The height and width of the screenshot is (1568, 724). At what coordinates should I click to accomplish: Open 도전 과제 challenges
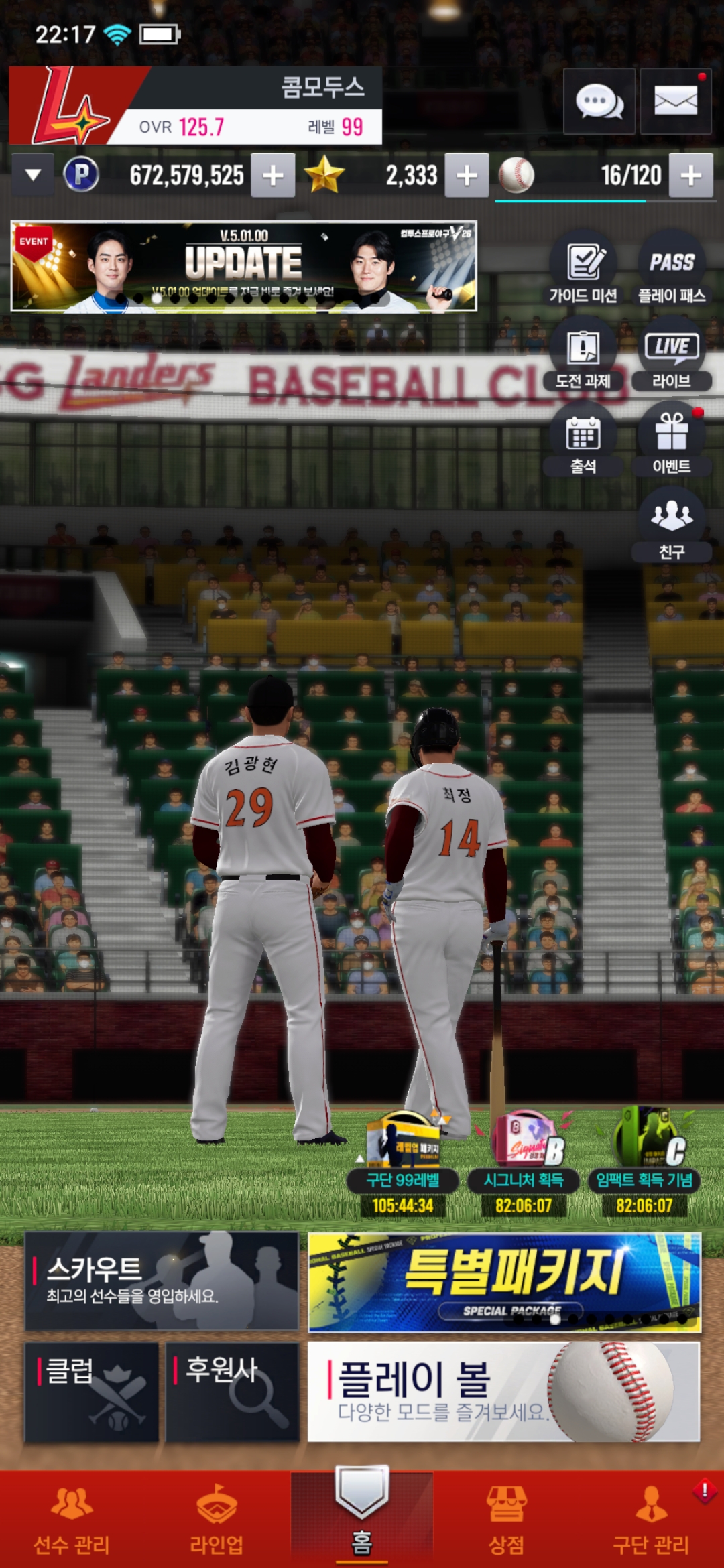pyautogui.click(x=583, y=356)
